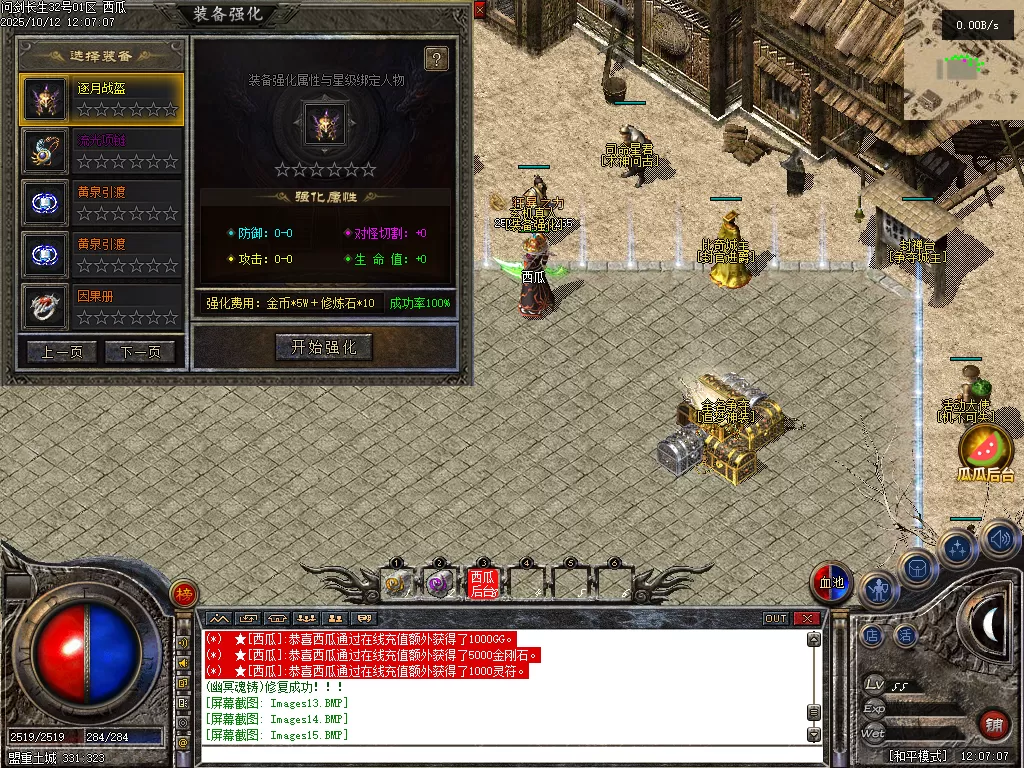Click the 开始强化 button
This screenshot has width=1024, height=768.
click(x=324, y=347)
